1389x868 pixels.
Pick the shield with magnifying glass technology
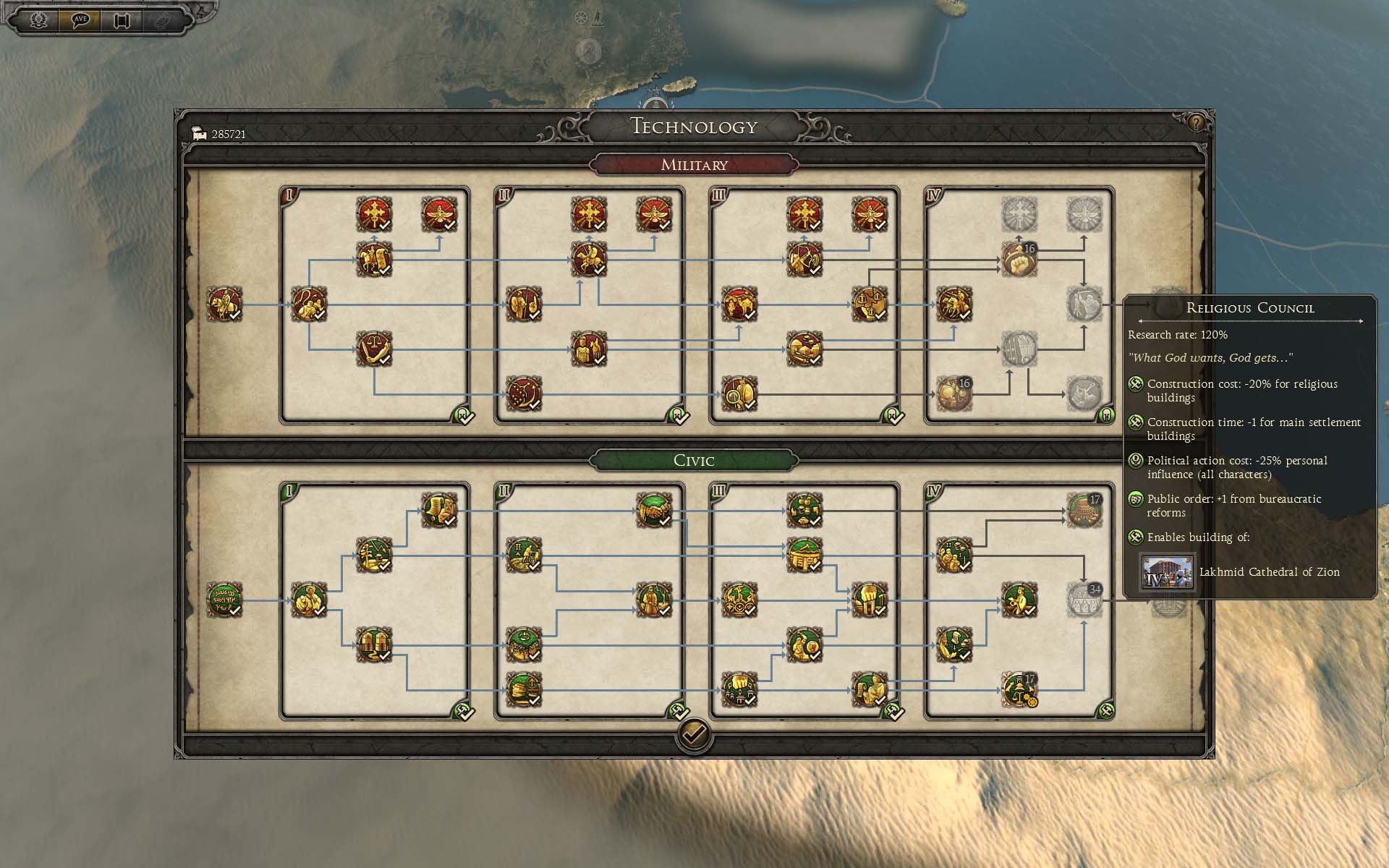tap(739, 394)
